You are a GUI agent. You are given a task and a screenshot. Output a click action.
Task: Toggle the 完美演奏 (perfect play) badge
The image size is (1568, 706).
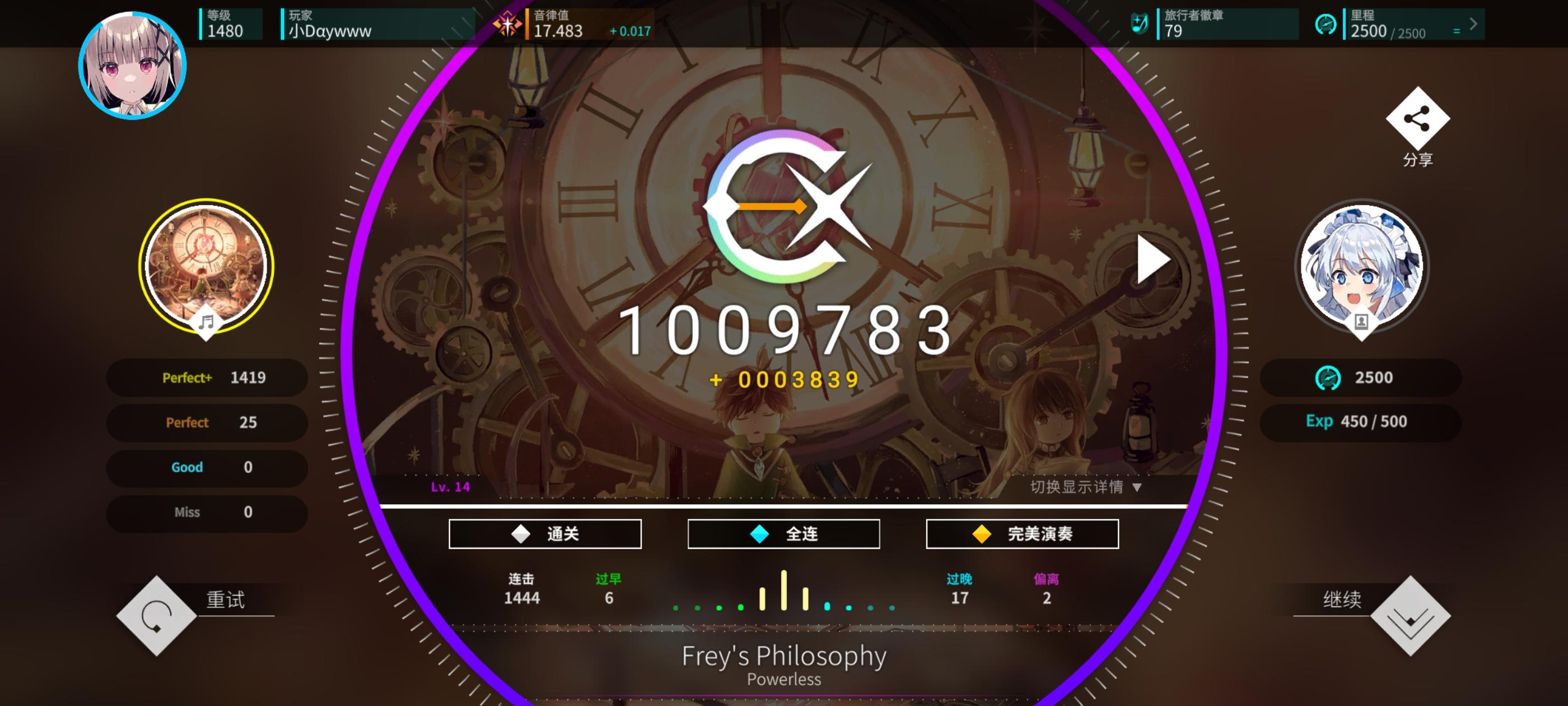tap(1022, 533)
